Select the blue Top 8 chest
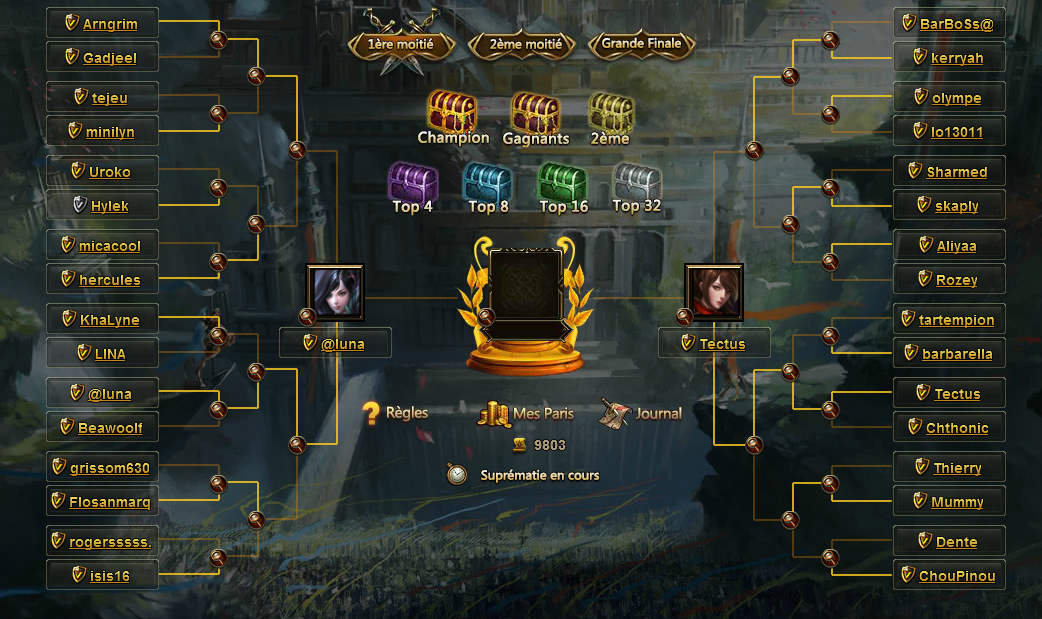The width and height of the screenshot is (1042, 619). (487, 183)
